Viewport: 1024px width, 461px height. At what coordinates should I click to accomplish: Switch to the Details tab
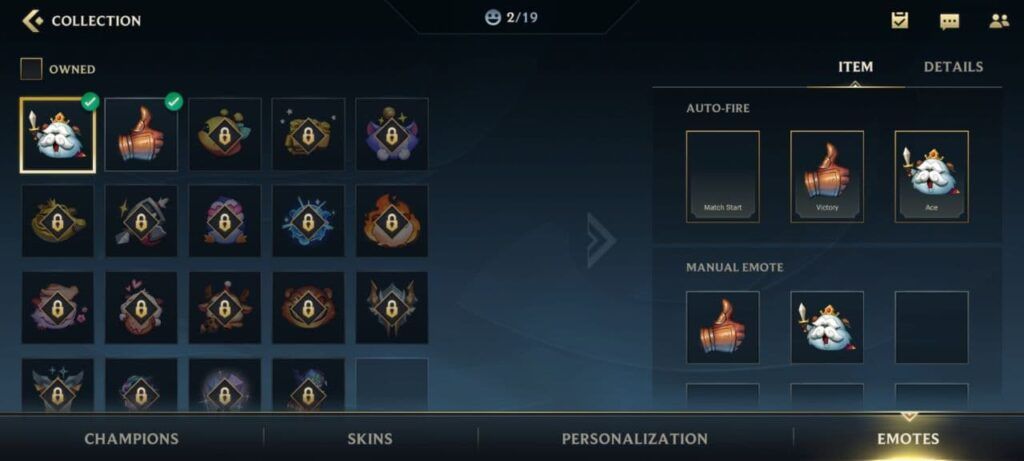point(953,67)
